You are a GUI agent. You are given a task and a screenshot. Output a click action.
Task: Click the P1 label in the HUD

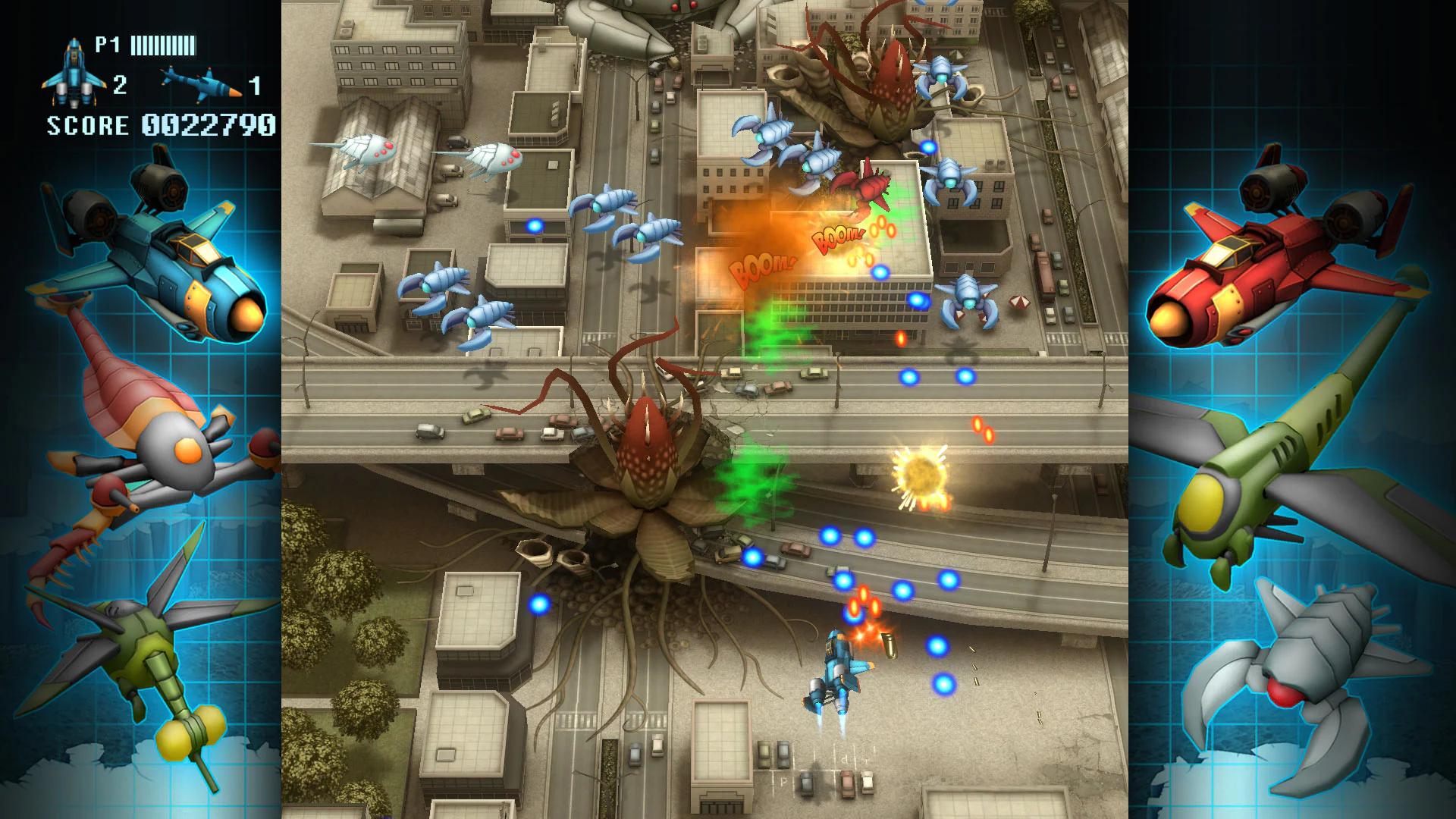coord(106,45)
